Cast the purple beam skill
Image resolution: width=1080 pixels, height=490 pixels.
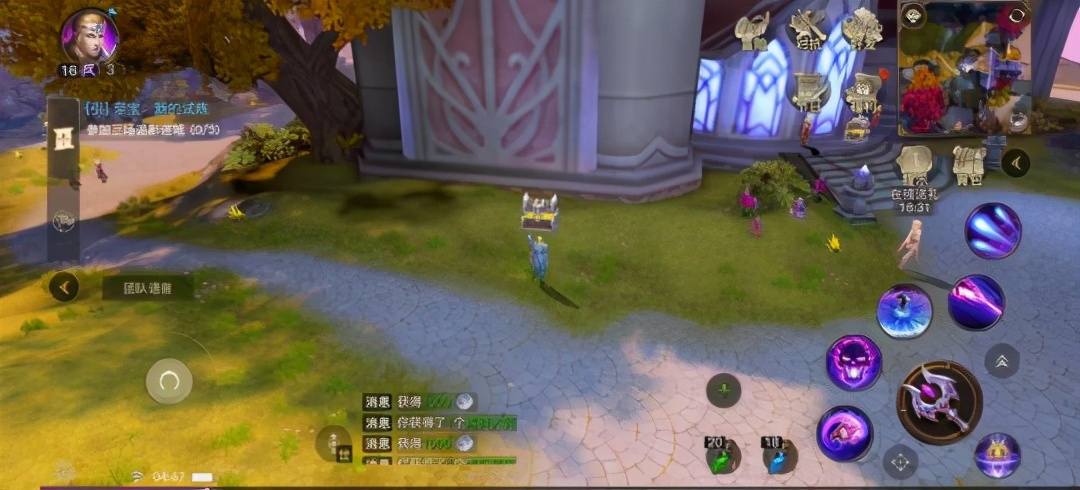(975, 302)
